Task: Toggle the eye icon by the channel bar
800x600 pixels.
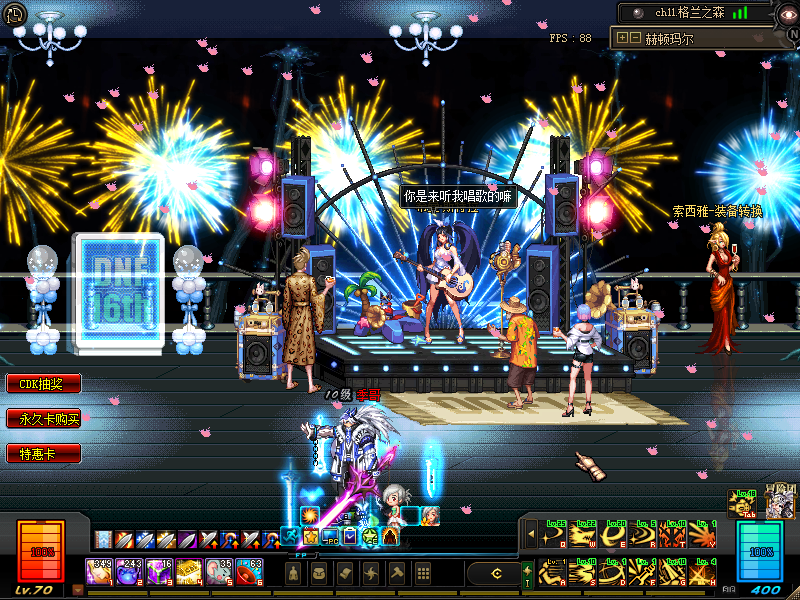Action: coord(637,13)
